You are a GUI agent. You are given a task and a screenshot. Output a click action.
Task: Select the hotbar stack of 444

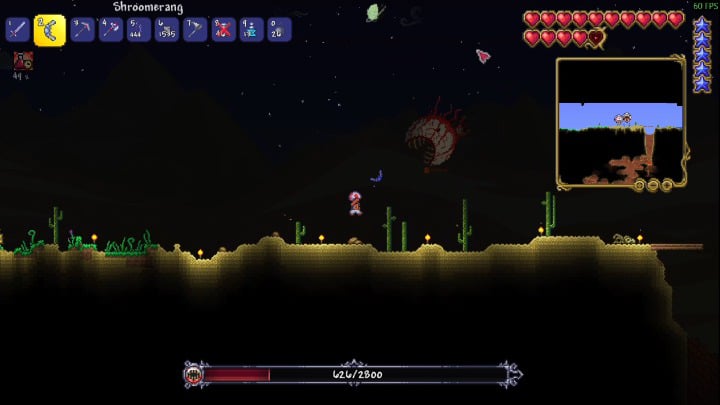pos(138,30)
